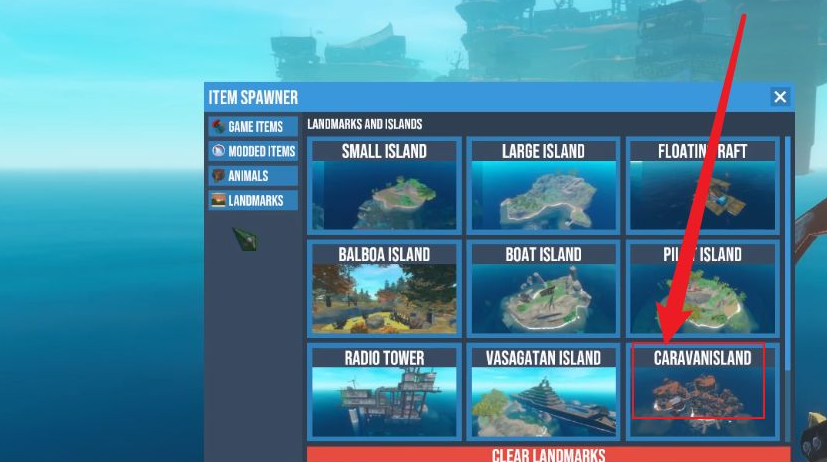The image size is (827, 462).
Task: Open the Modded Items category
Action: [x=253, y=151]
